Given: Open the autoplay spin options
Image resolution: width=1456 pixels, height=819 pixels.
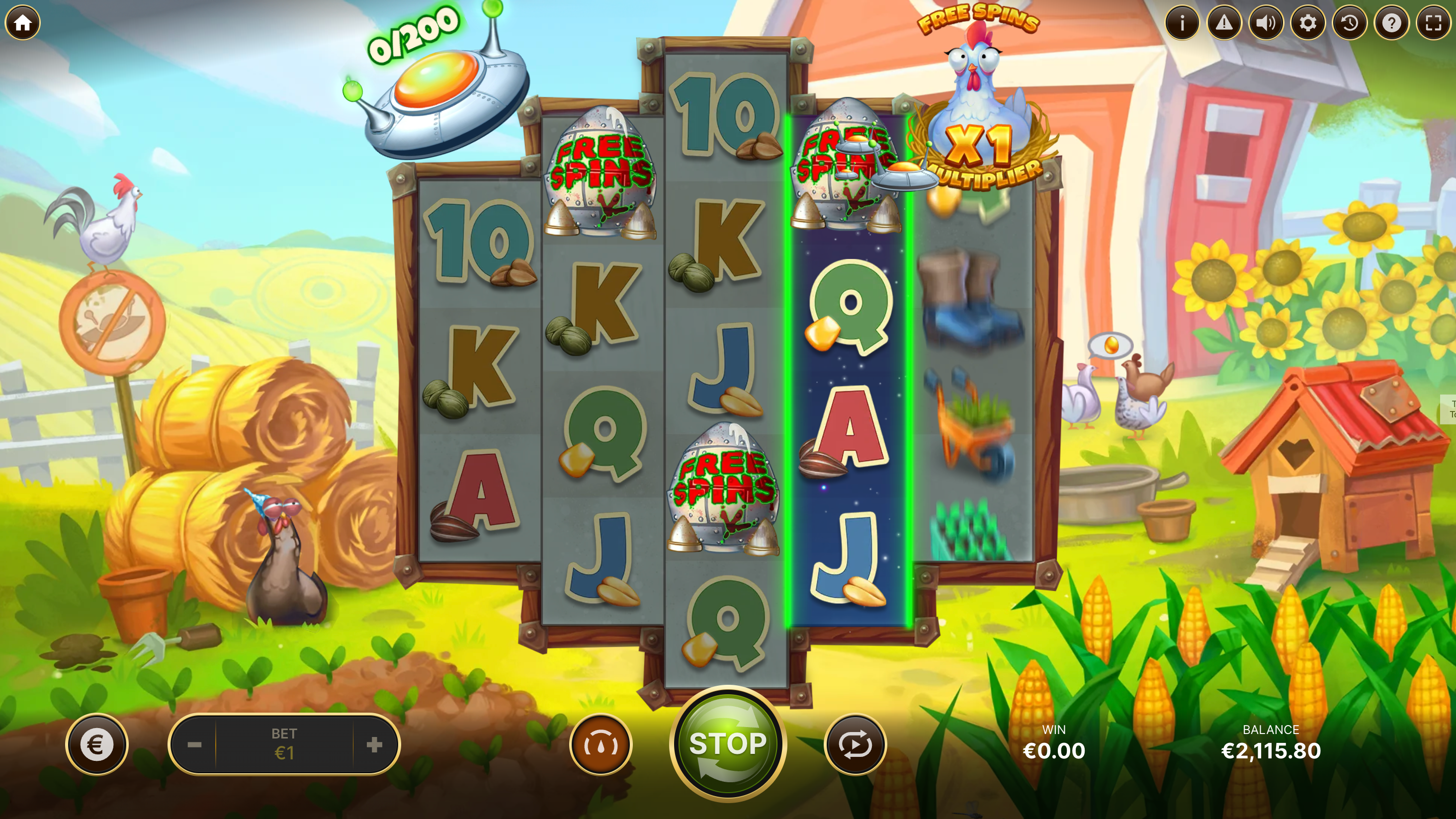Looking at the screenshot, I should click(x=855, y=745).
